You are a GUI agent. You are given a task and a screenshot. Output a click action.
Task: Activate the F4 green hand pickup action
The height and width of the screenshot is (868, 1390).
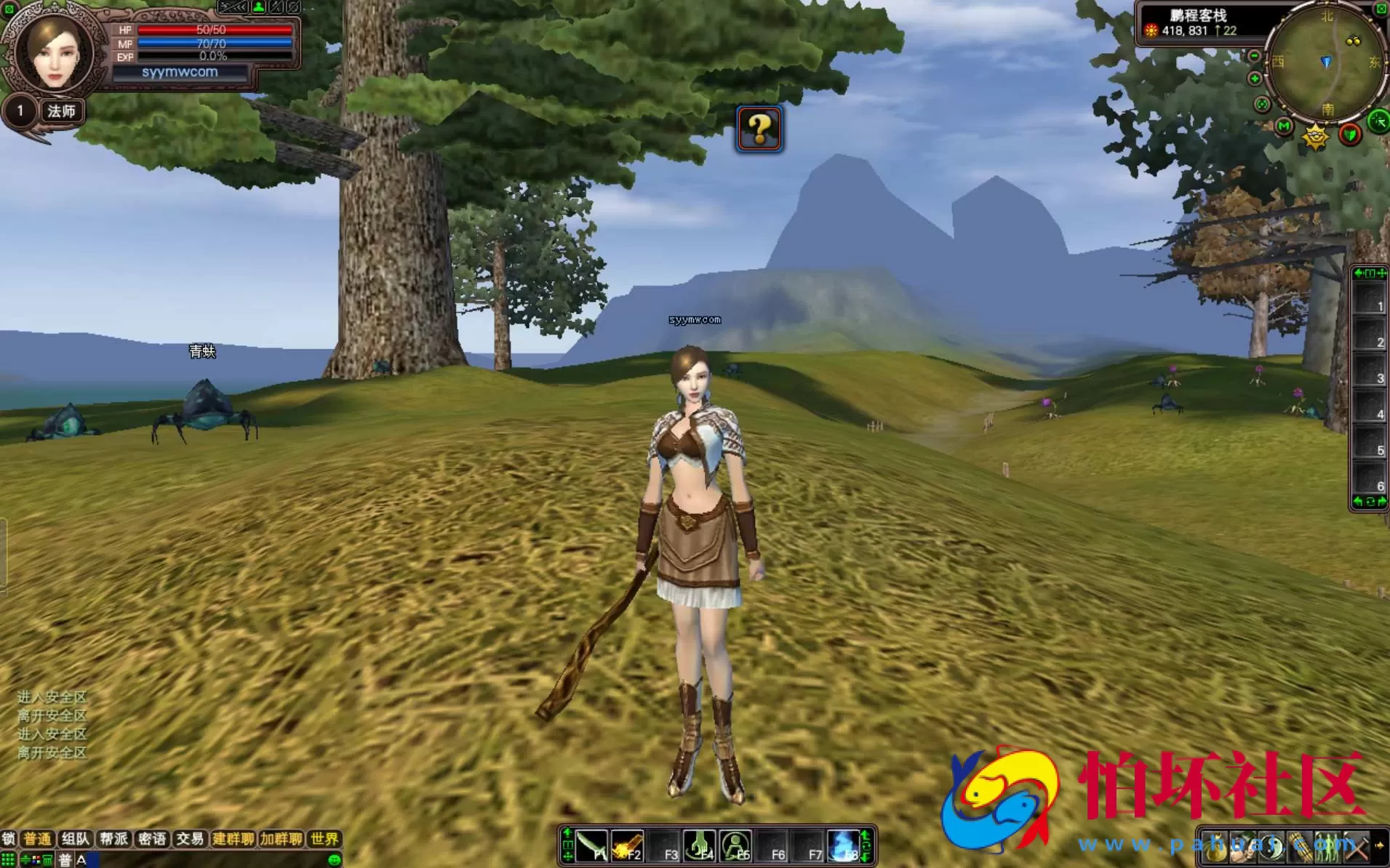coord(700,846)
